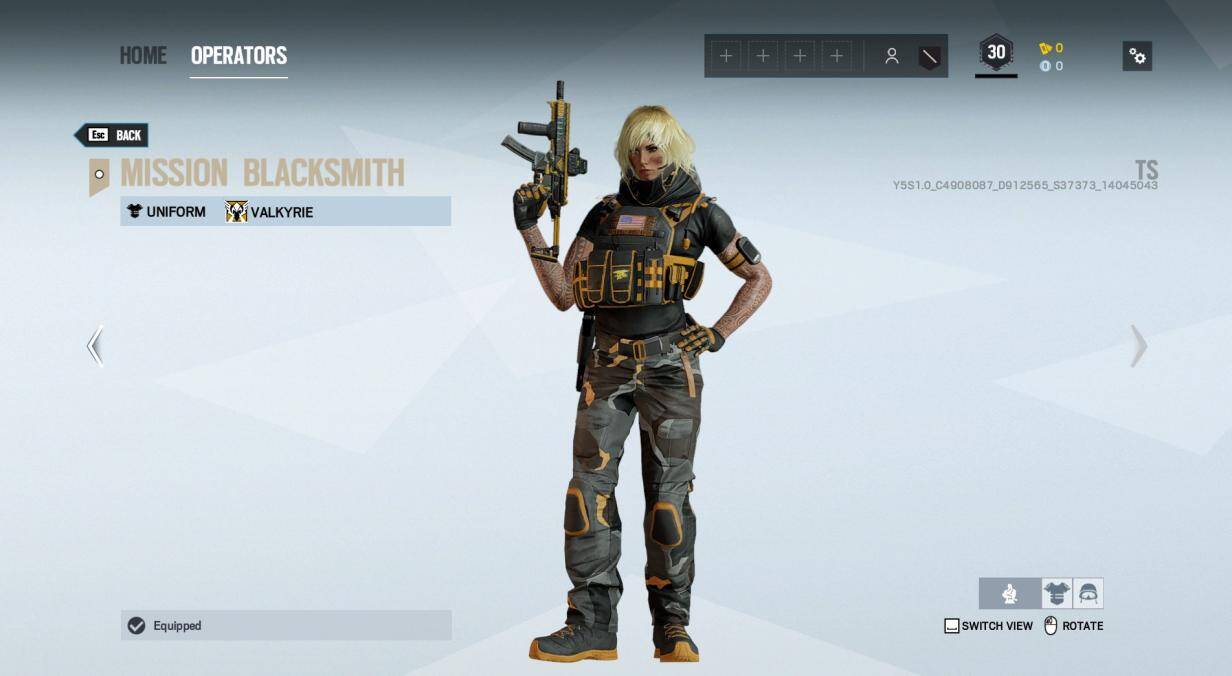This screenshot has width=1232, height=676.
Task: Select the Uniform Valkyrie info row
Action: click(x=286, y=211)
